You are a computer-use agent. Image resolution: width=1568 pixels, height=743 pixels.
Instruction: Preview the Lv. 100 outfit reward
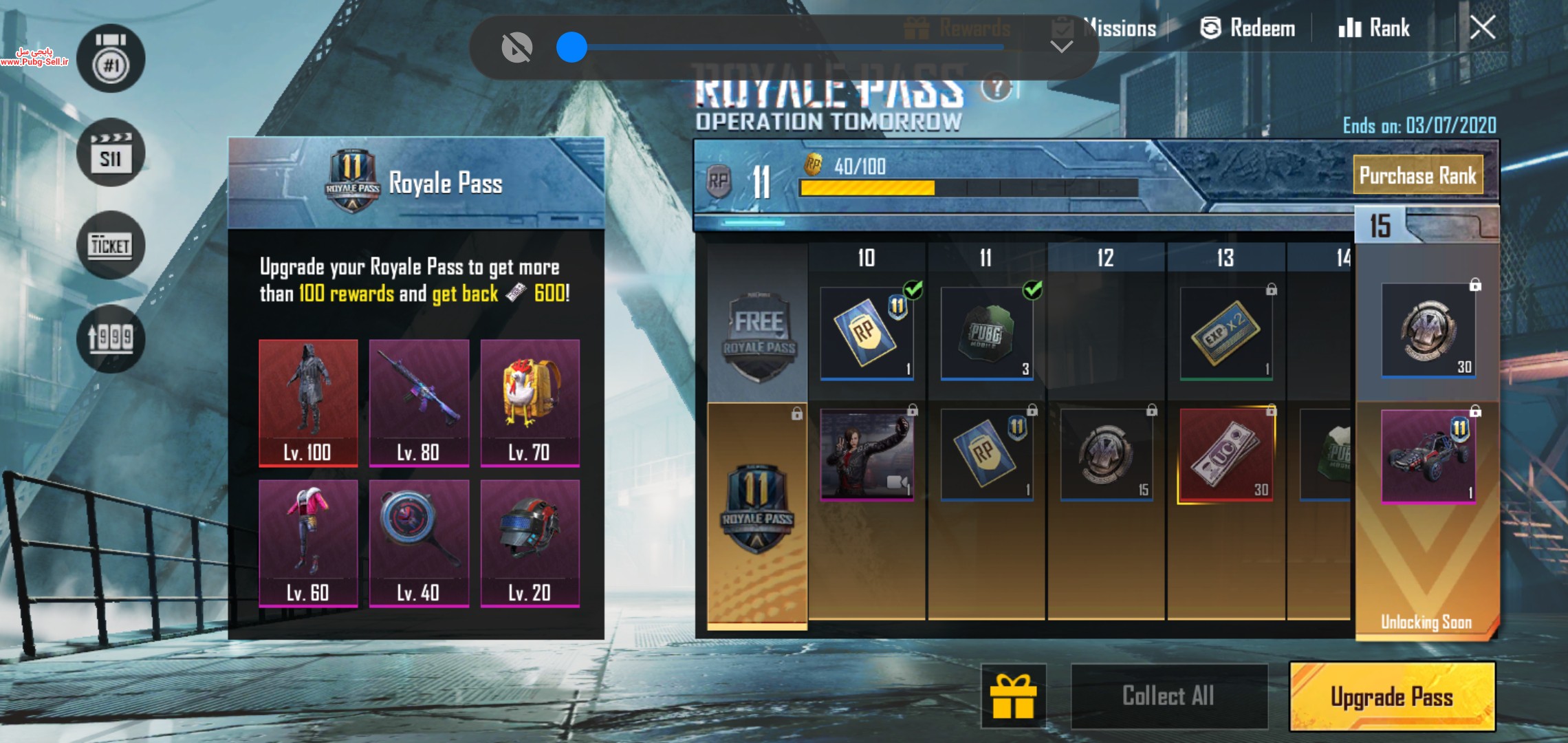coord(308,402)
